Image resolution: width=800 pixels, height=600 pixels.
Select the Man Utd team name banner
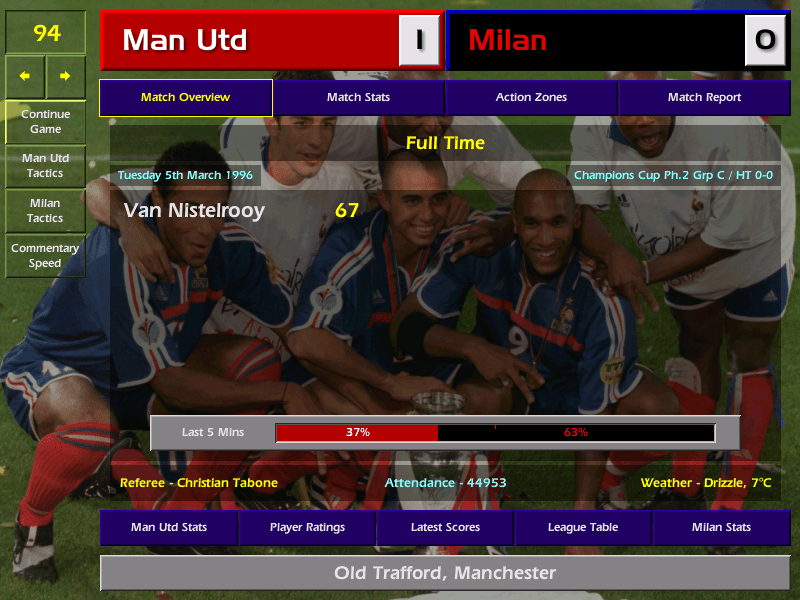250,40
